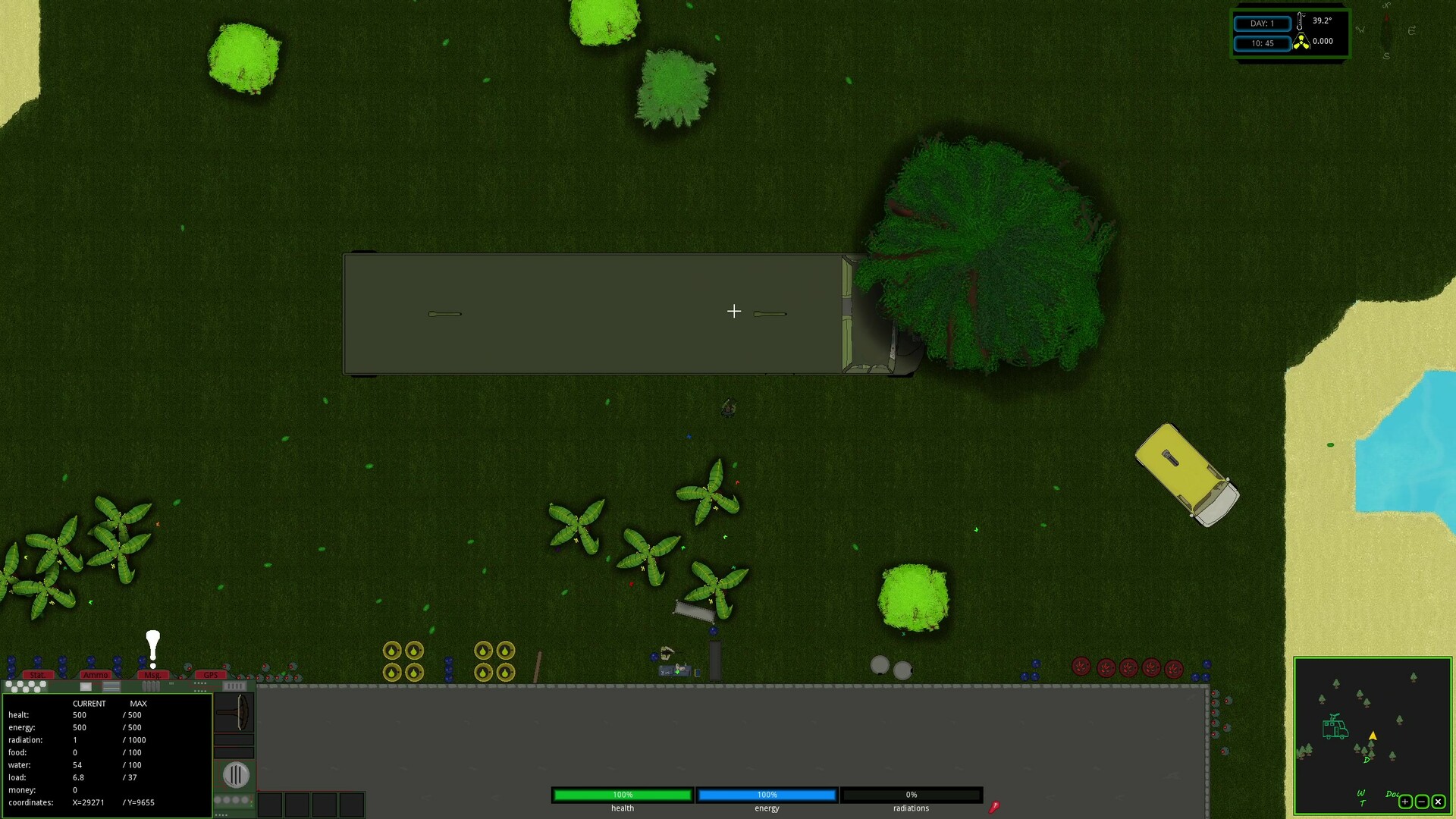Click the four-slot ammo indicator near GPS tab

234,686
